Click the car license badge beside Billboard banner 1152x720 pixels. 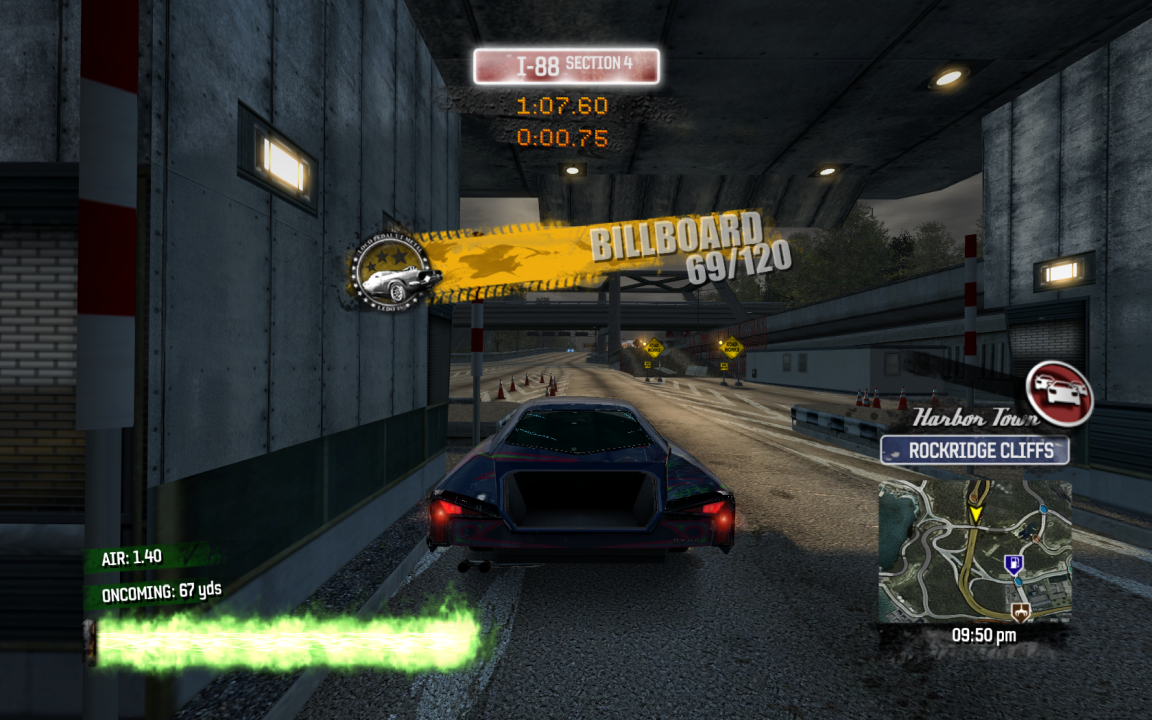pos(395,271)
